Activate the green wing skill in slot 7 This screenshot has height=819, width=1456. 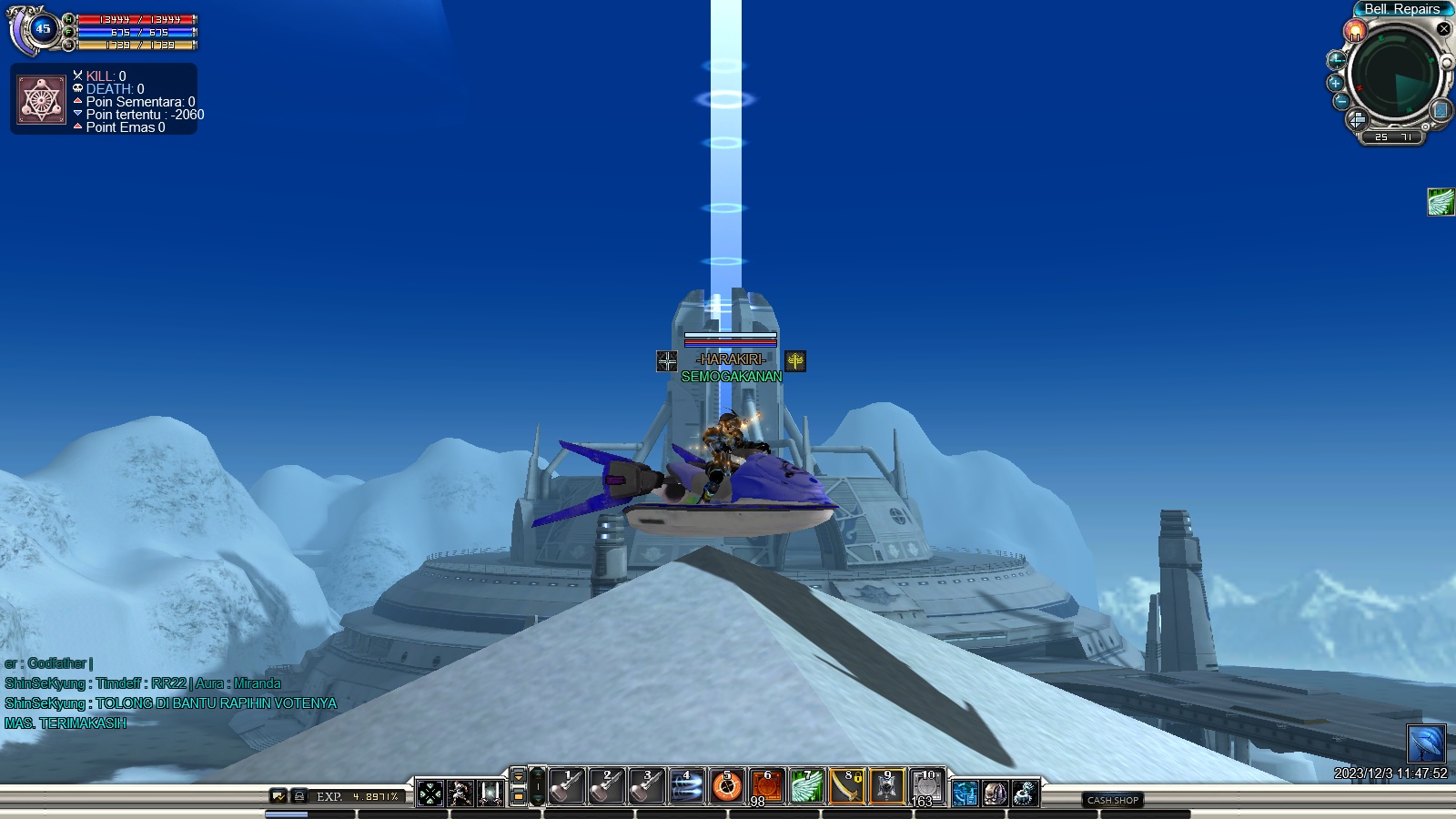point(806,786)
